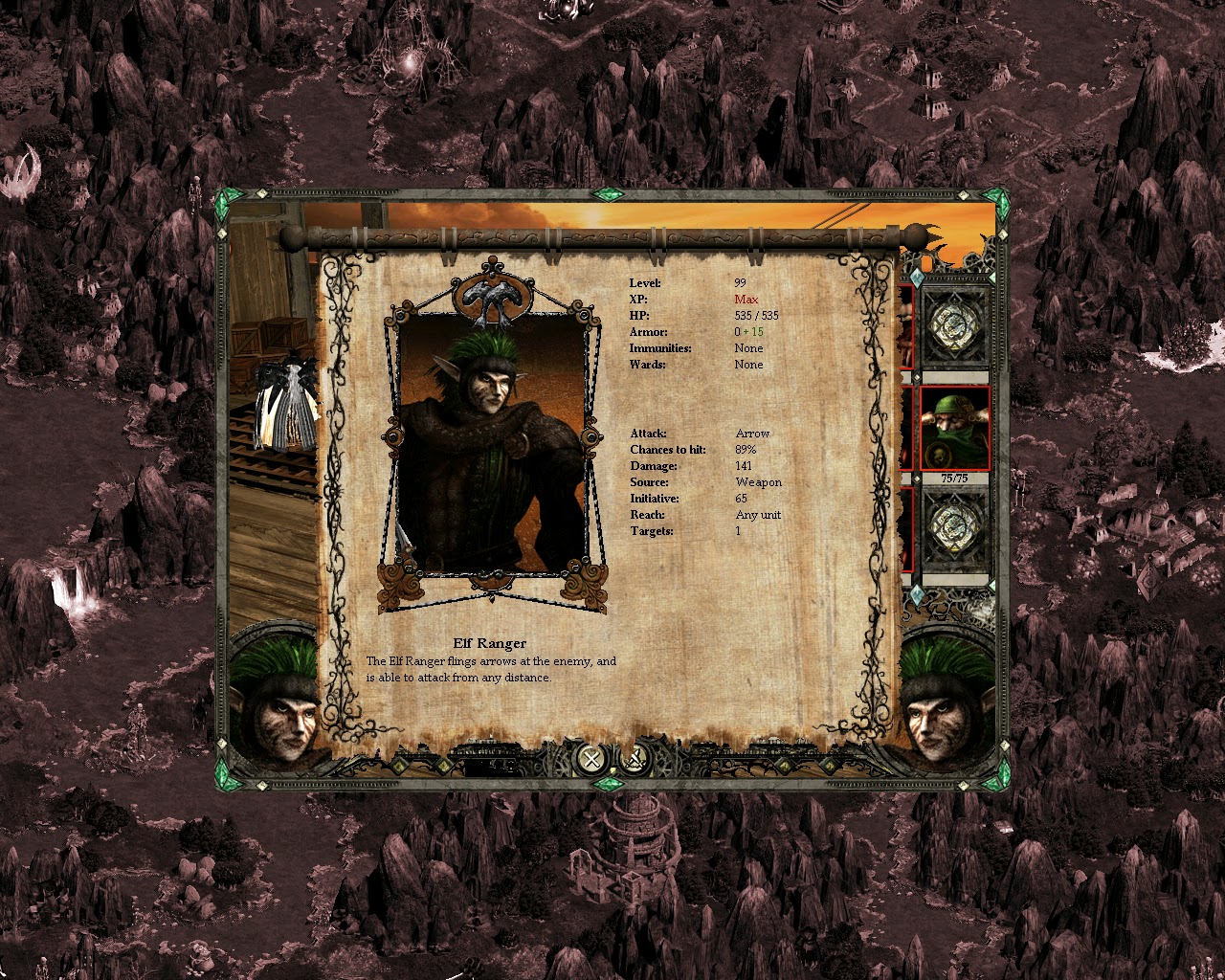Click the empty unit slot below the goblin portrait
Image resolution: width=1225 pixels, height=980 pixels.
coord(953,525)
